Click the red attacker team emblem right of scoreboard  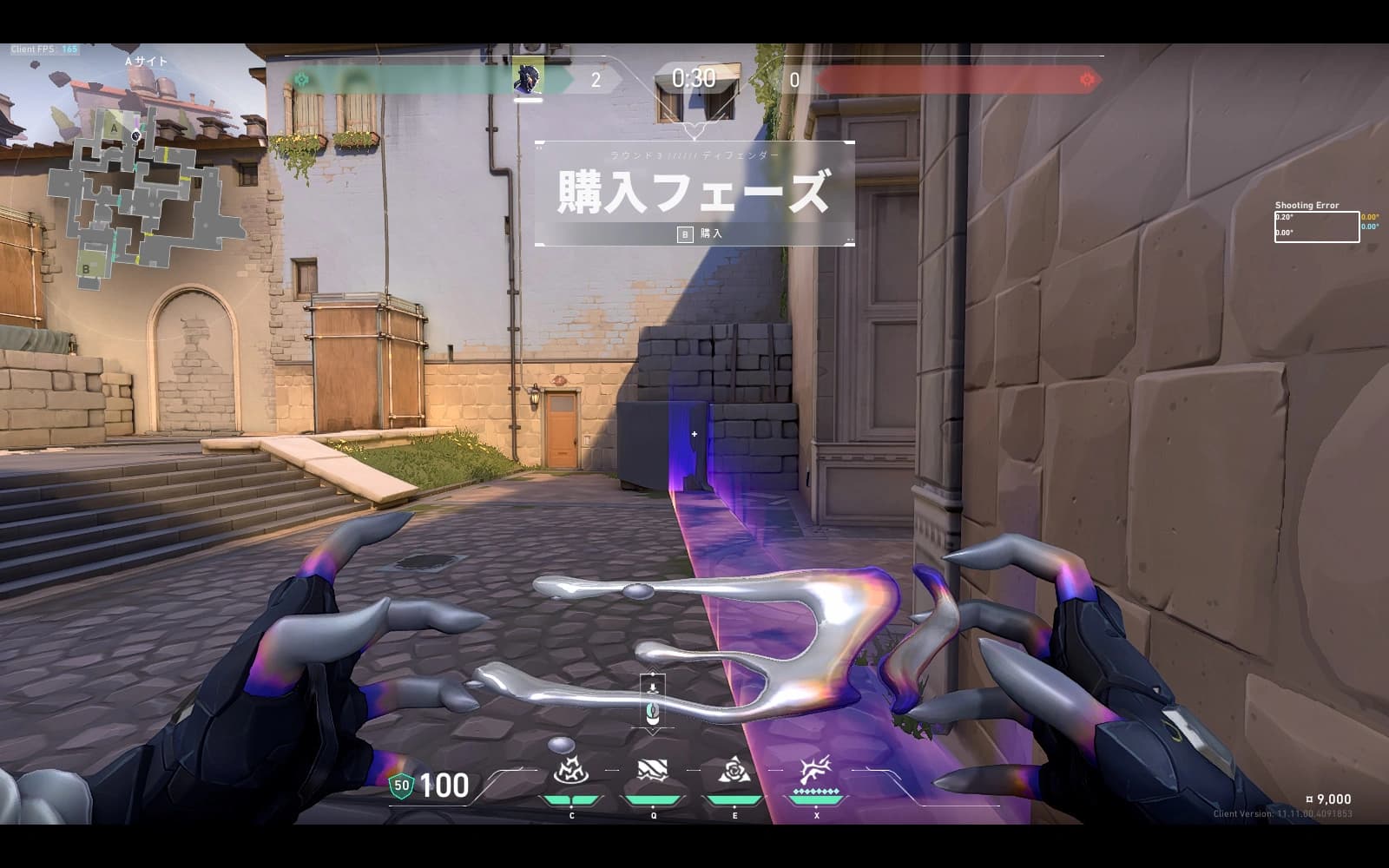pyautogui.click(x=1088, y=79)
